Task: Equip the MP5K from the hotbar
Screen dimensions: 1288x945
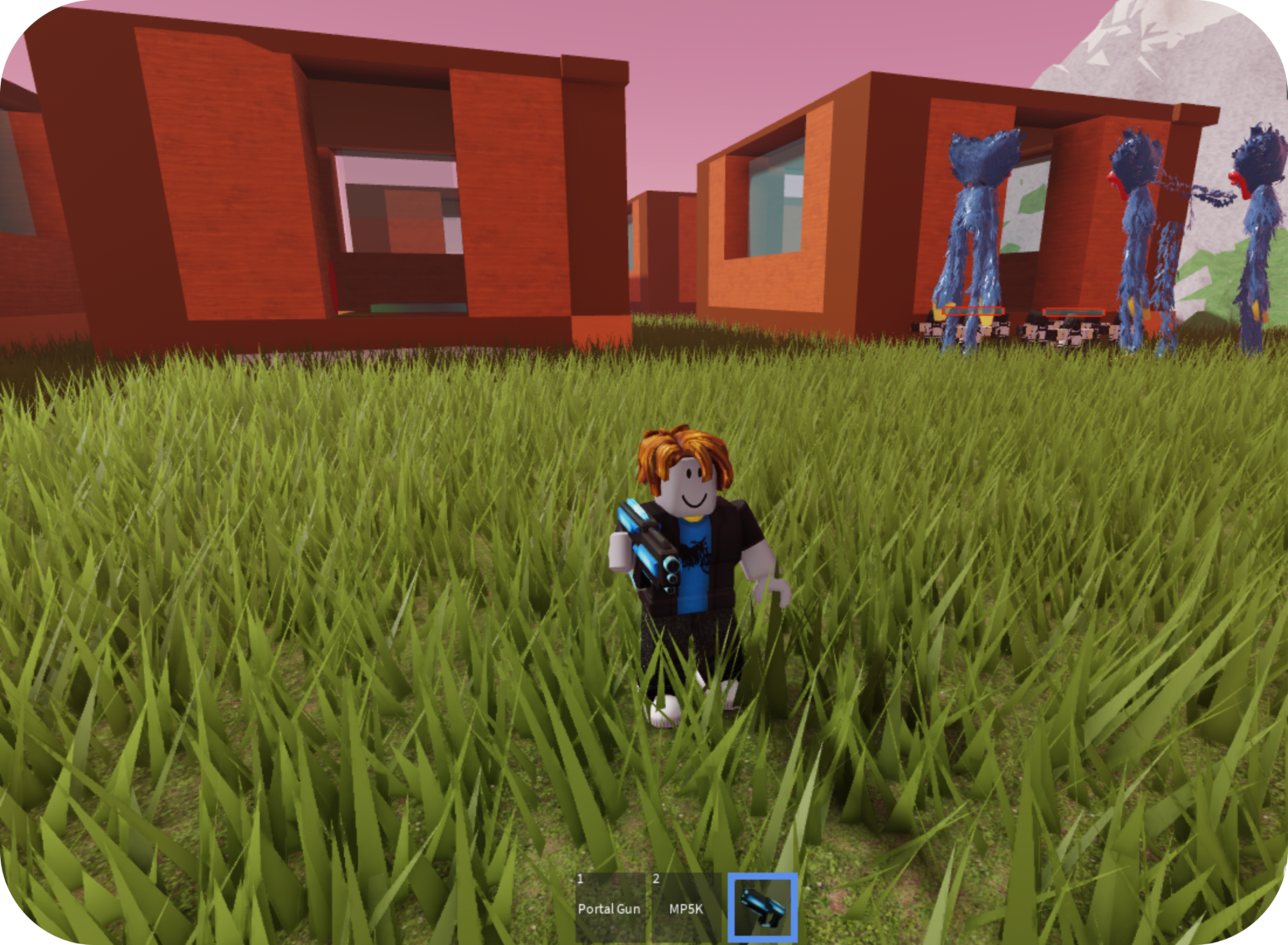Action: click(x=685, y=907)
